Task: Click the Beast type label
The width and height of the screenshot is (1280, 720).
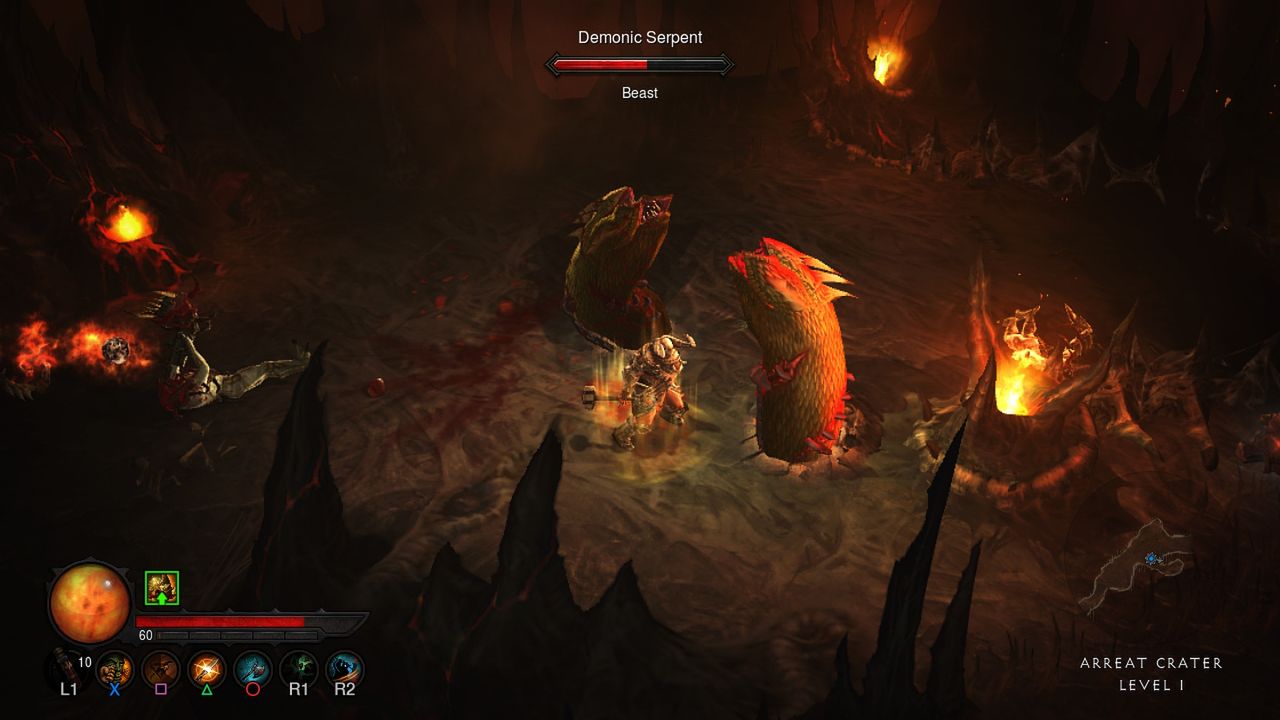Action: (x=641, y=92)
